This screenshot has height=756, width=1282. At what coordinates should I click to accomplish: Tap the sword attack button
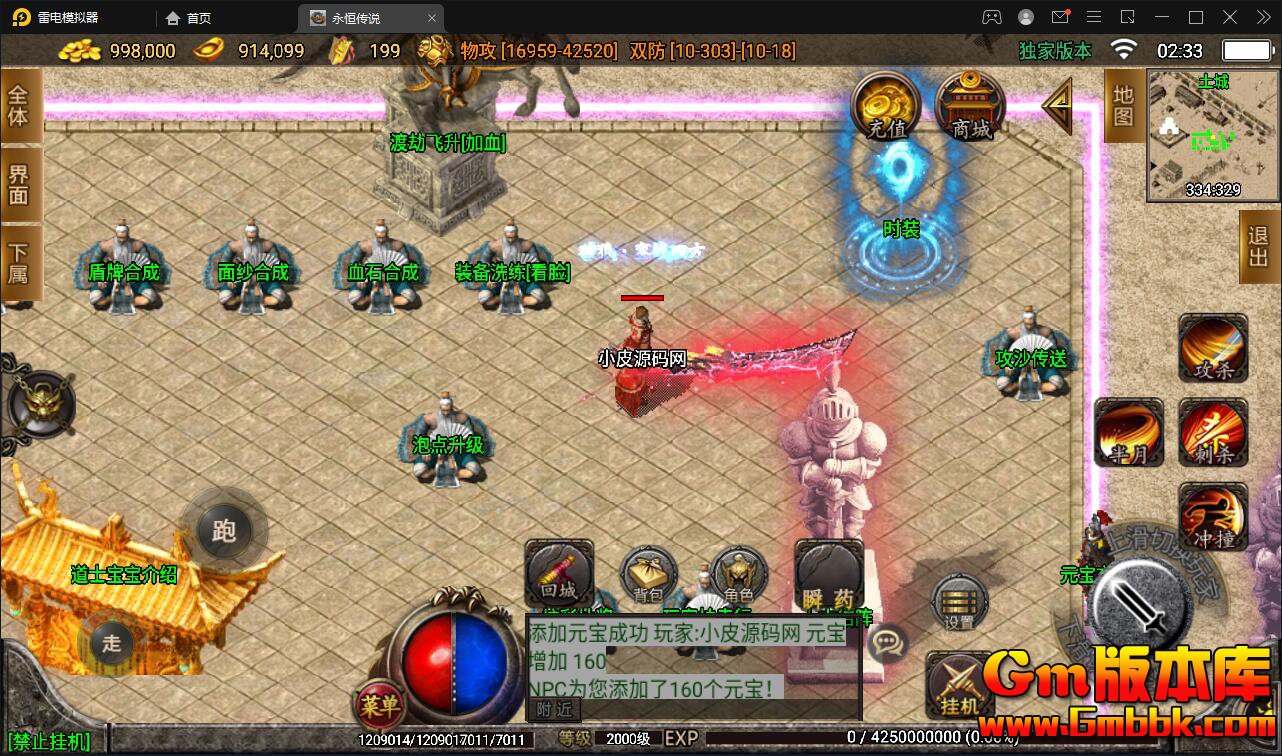tap(1141, 603)
